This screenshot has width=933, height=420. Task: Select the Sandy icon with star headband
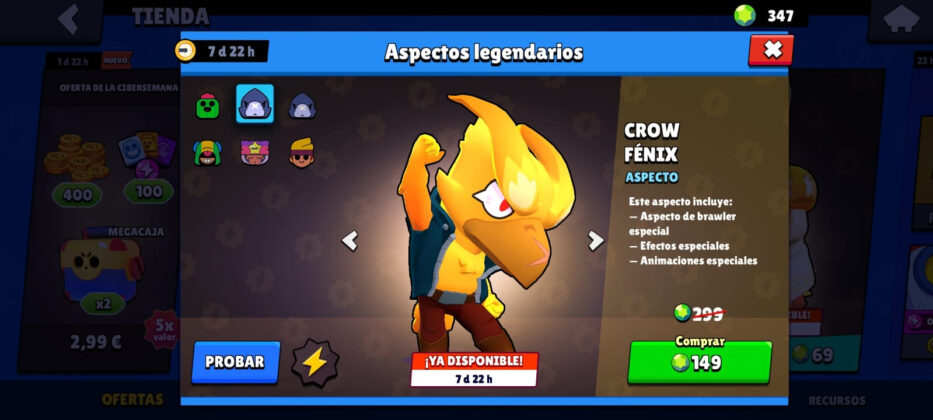point(255,153)
